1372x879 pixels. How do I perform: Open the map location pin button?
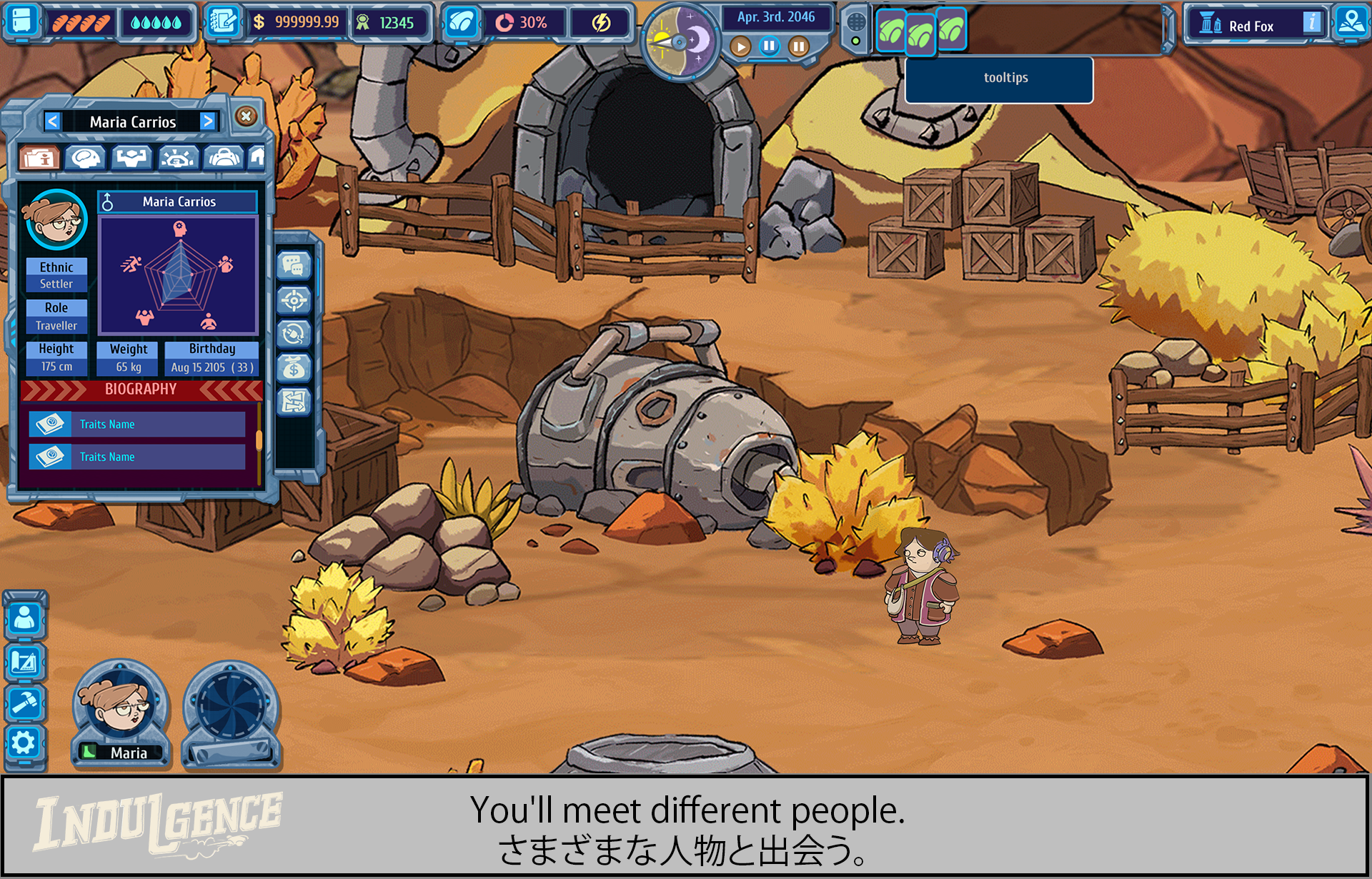(1351, 22)
